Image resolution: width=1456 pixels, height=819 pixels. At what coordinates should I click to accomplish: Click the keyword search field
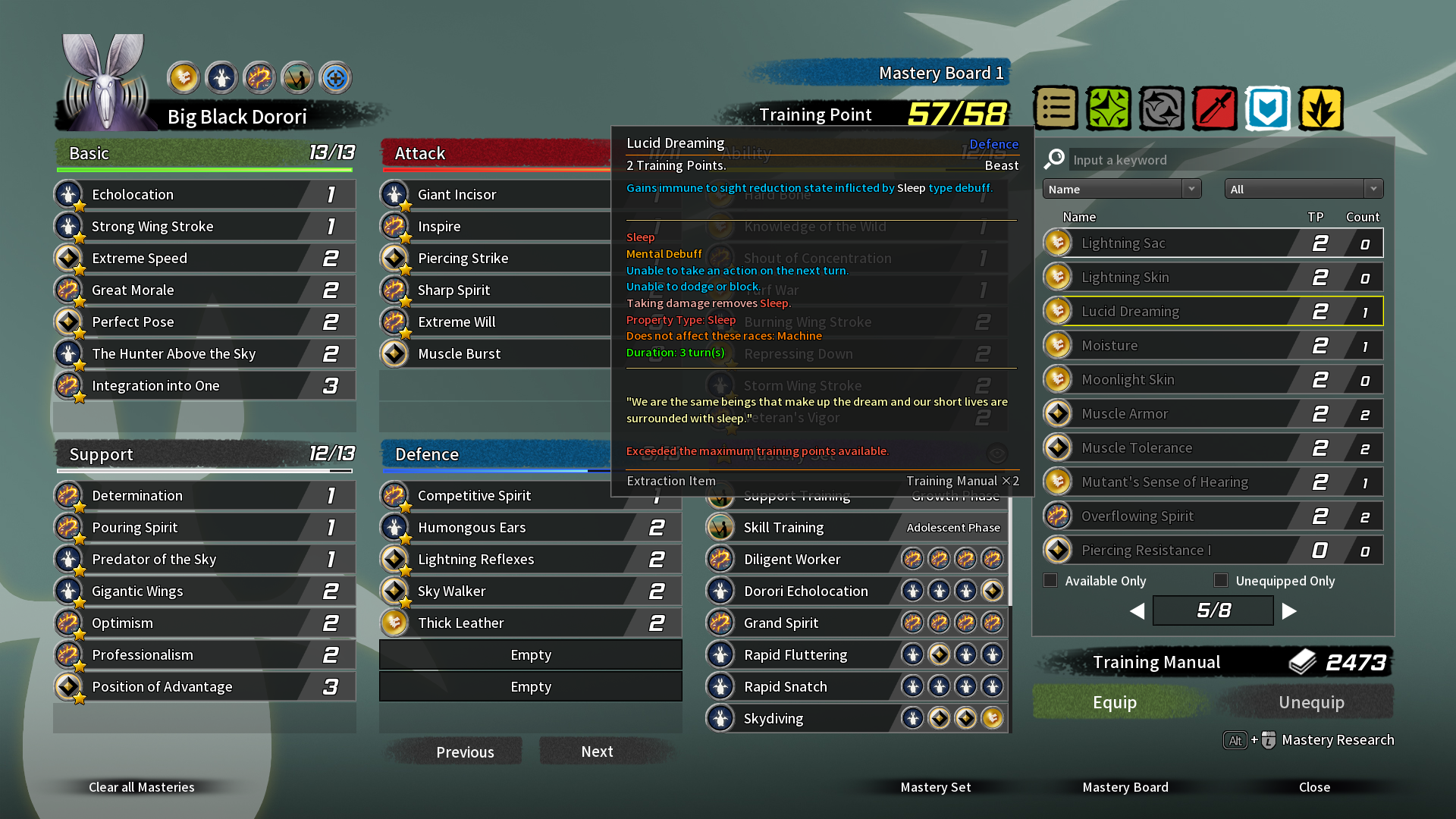click(x=1228, y=160)
